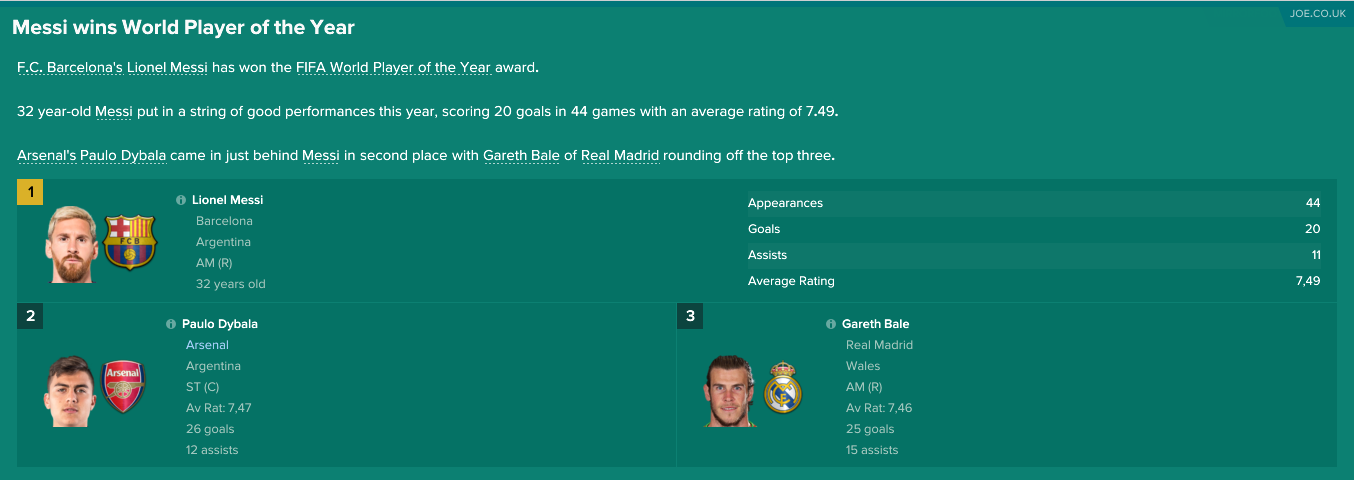1354x480 pixels.
Task: Select Lionel Messi's name in the first-place card
Action: pyautogui.click(x=227, y=200)
